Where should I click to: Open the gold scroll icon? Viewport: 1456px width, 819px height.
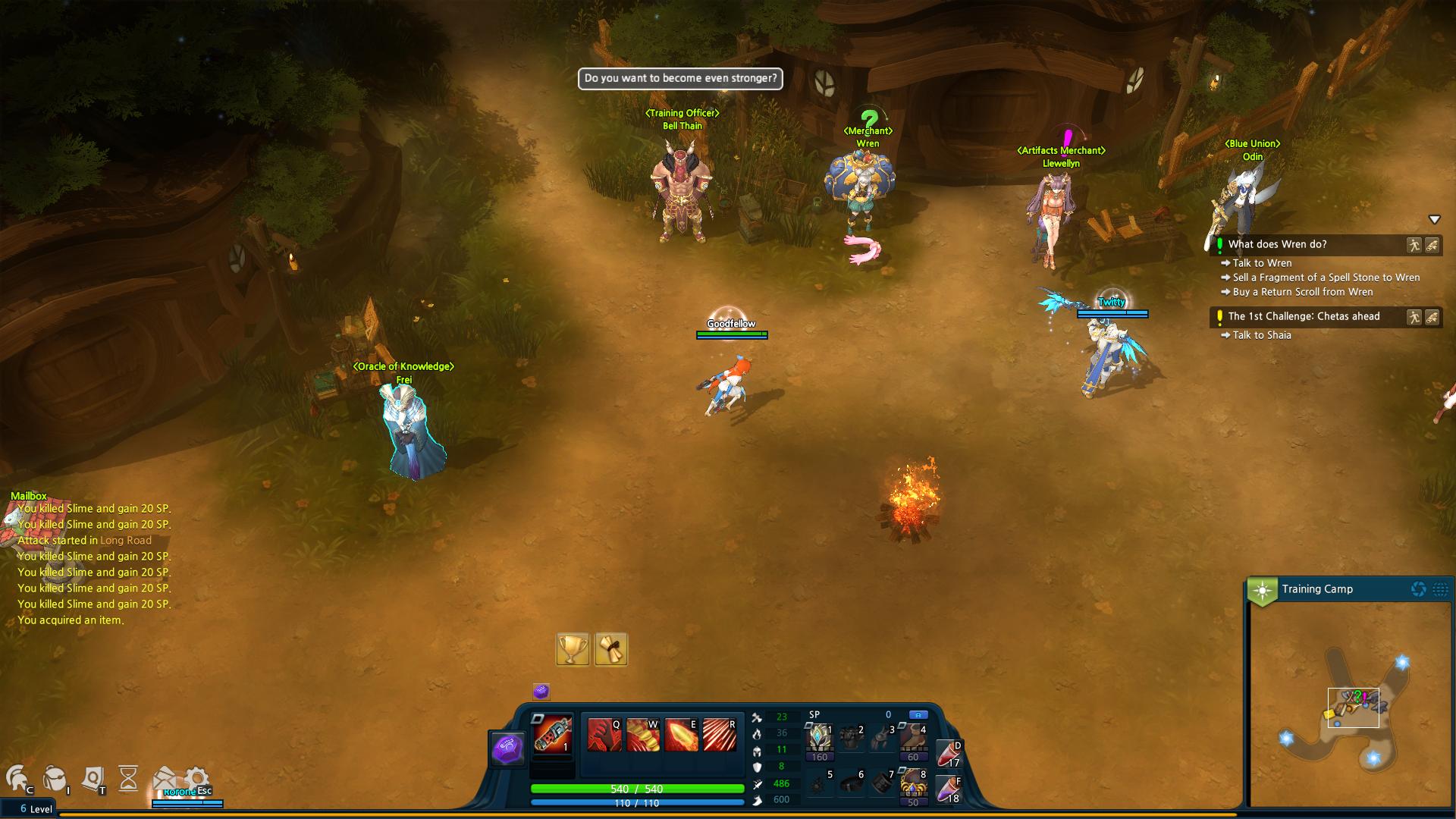click(611, 650)
